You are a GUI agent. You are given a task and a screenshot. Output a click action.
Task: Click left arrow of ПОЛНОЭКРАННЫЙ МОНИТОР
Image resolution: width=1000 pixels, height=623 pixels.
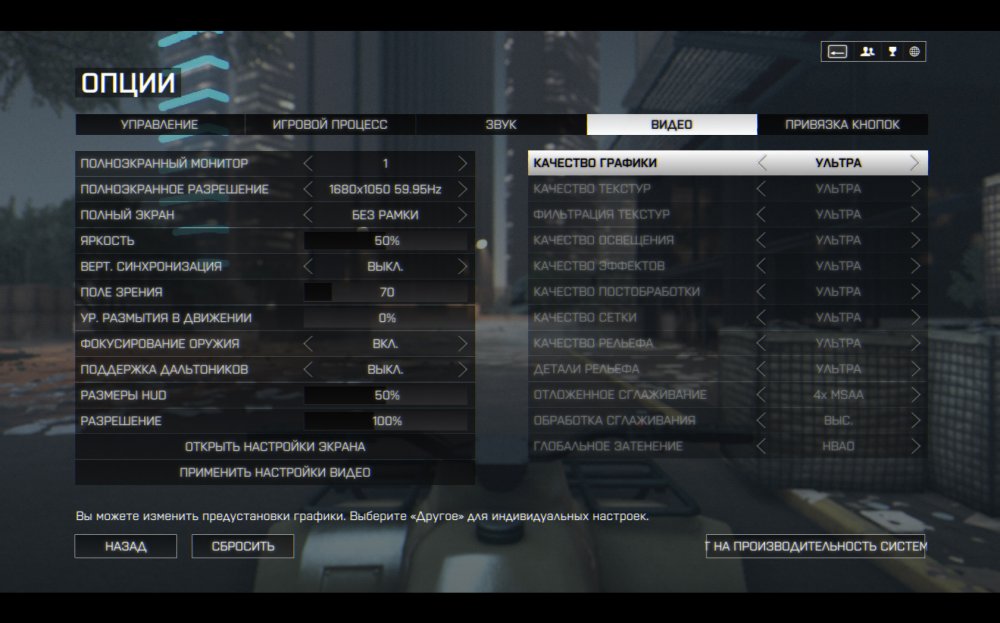pyautogui.click(x=308, y=163)
